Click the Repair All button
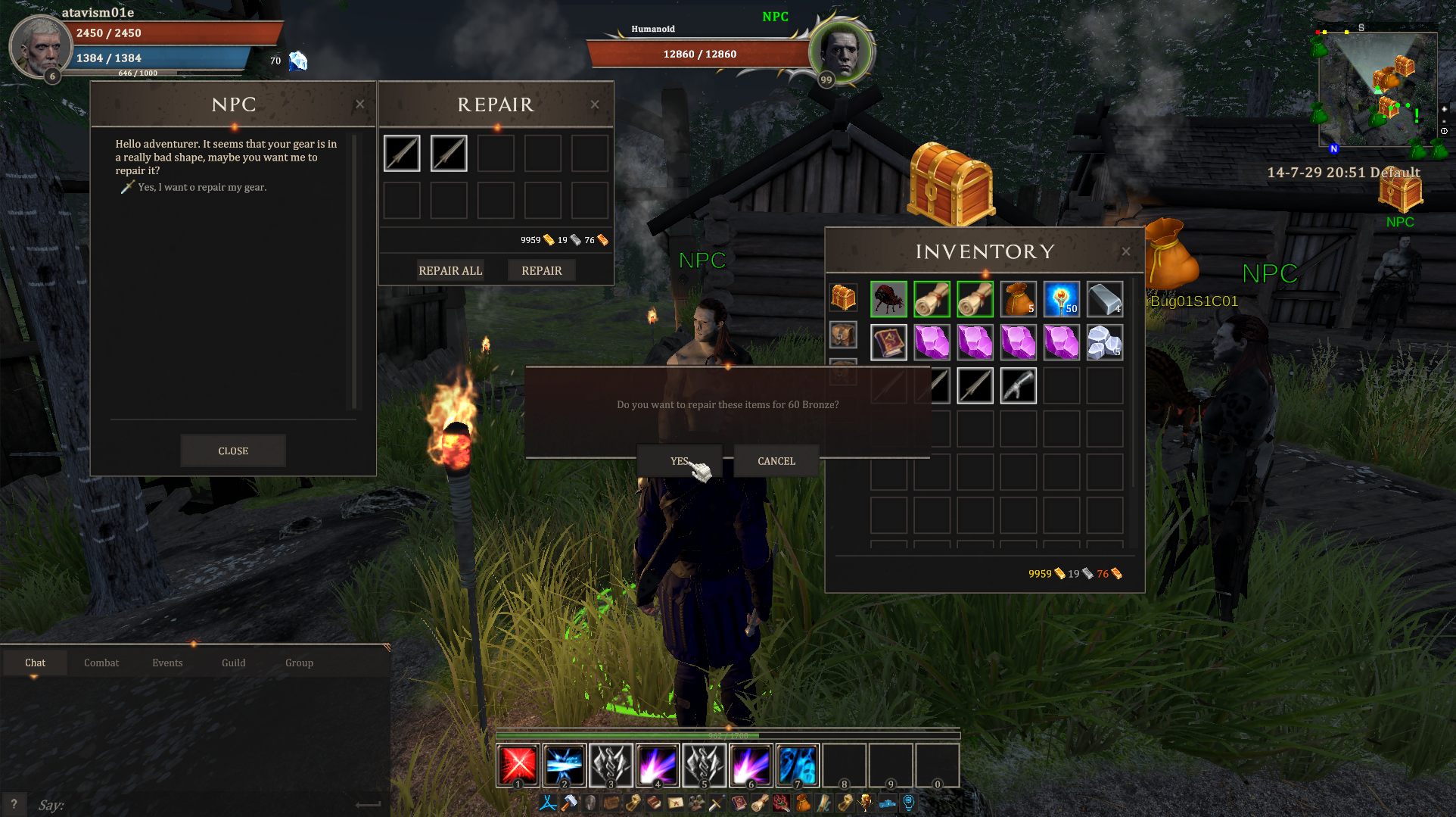1456x817 pixels. [450, 270]
